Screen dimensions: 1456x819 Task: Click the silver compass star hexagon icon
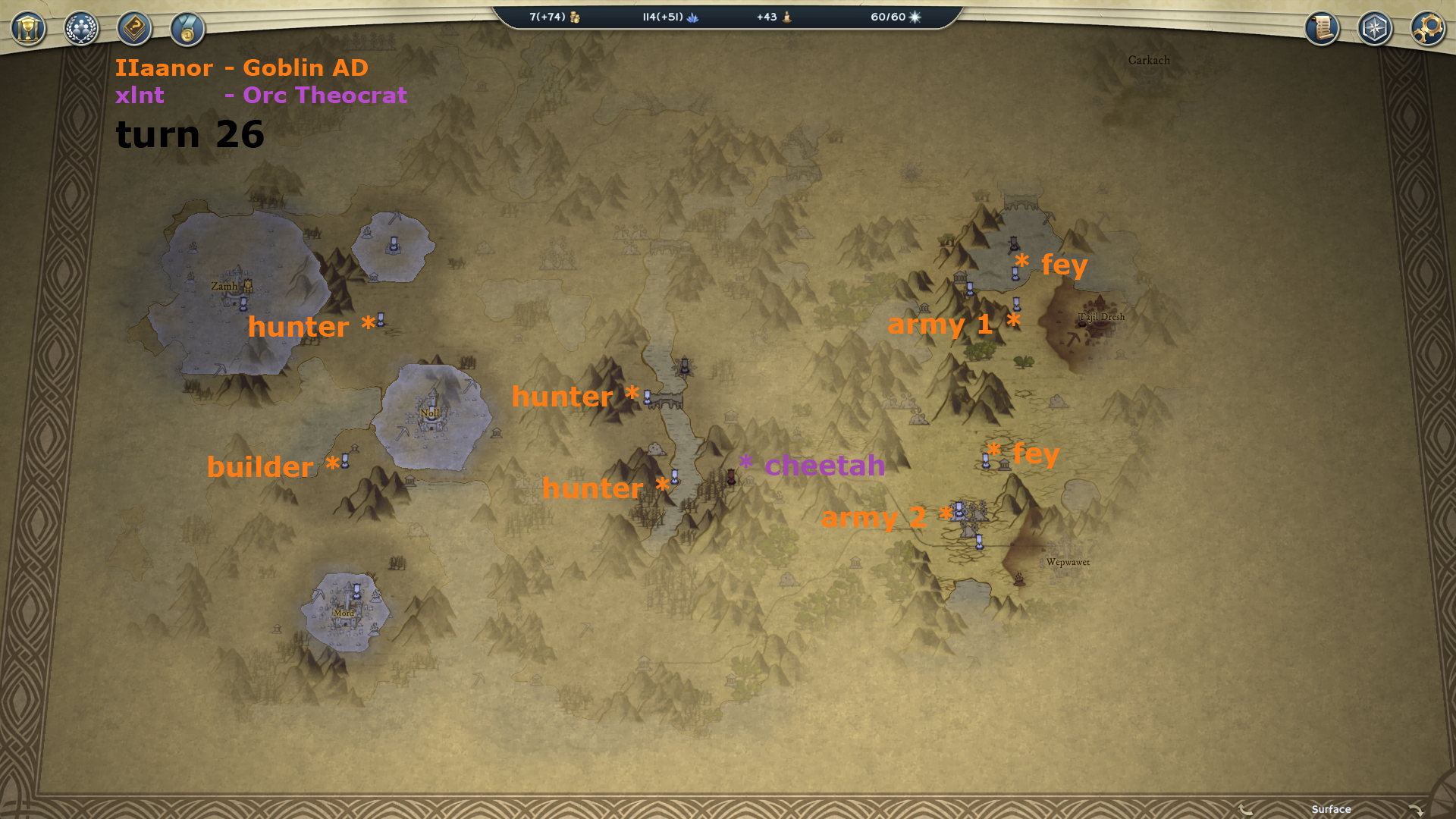click(1375, 29)
